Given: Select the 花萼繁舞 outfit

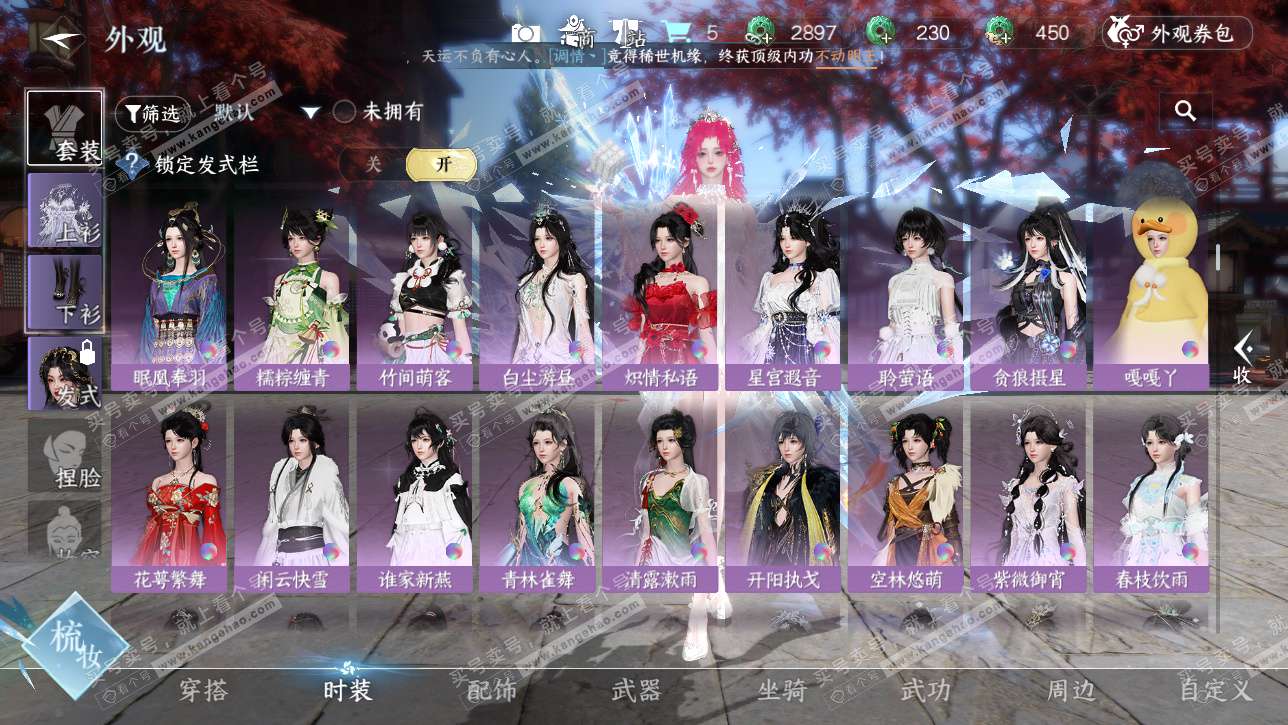Looking at the screenshot, I should [x=168, y=495].
